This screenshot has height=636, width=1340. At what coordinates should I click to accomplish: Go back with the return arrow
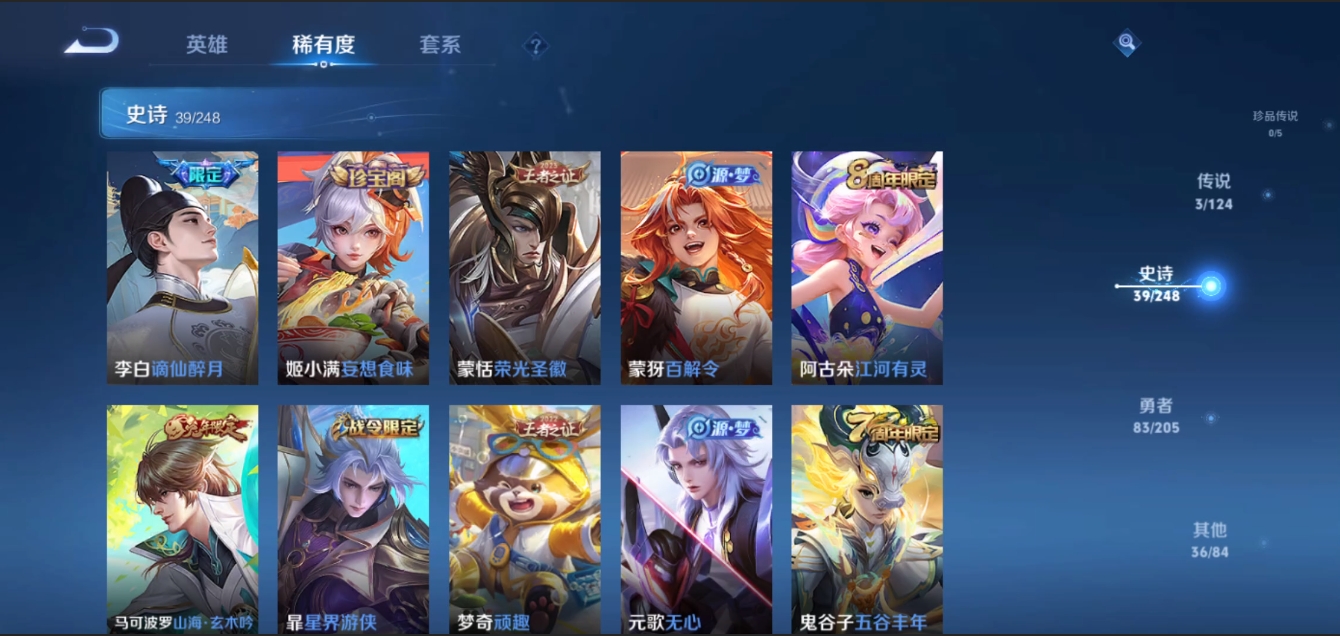coord(92,42)
